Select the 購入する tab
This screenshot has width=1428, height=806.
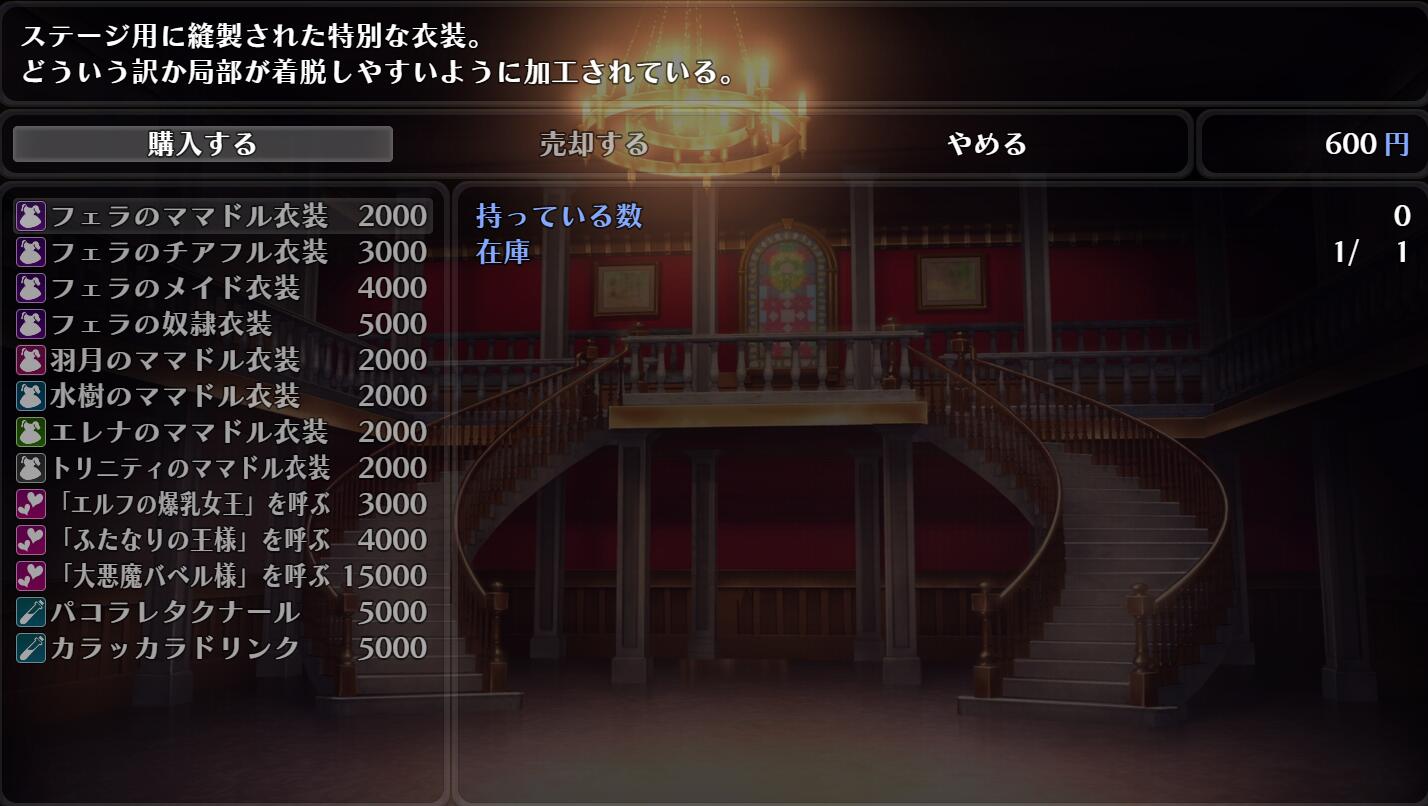click(203, 144)
